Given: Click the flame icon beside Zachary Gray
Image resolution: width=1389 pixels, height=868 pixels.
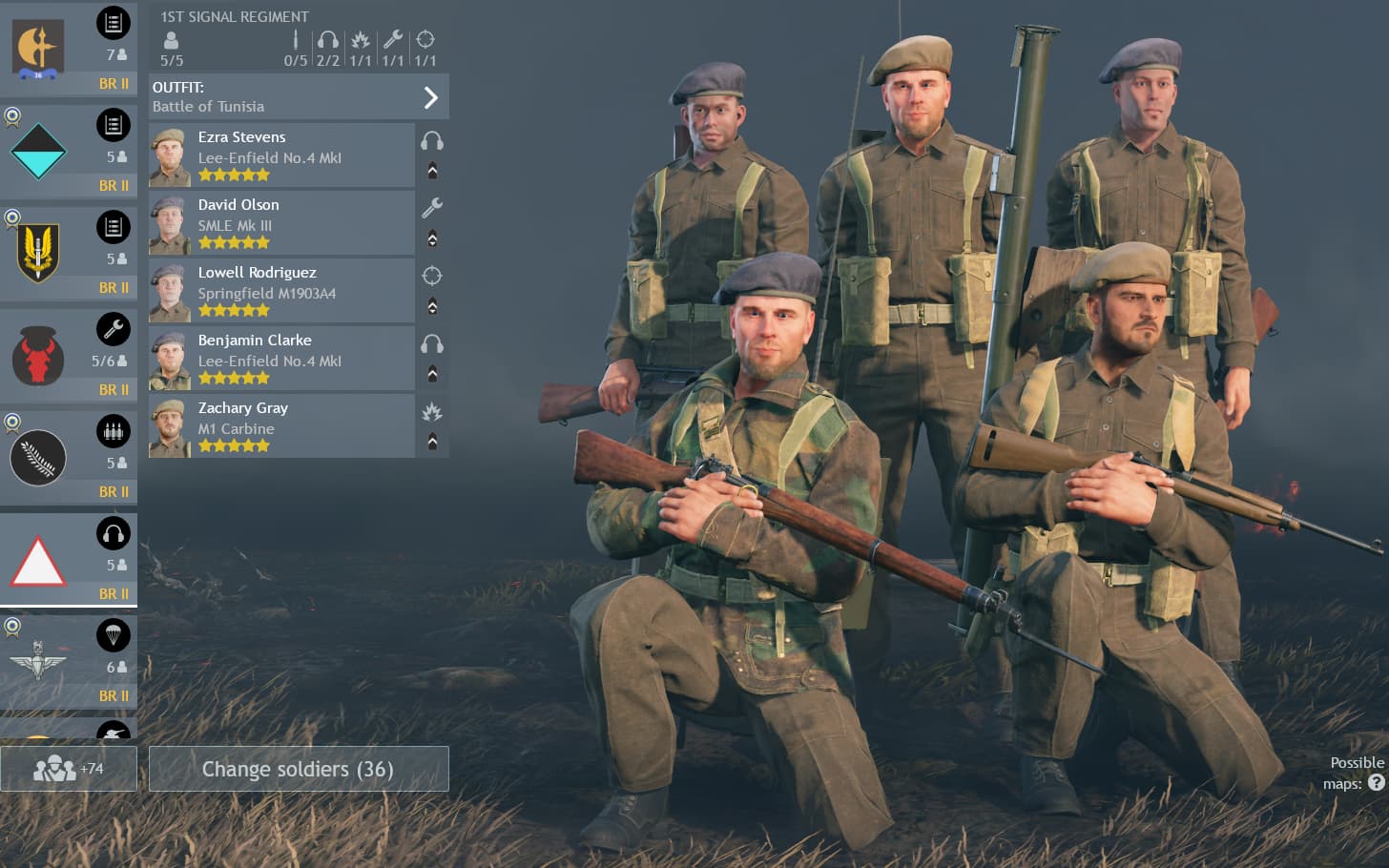Looking at the screenshot, I should (432, 412).
